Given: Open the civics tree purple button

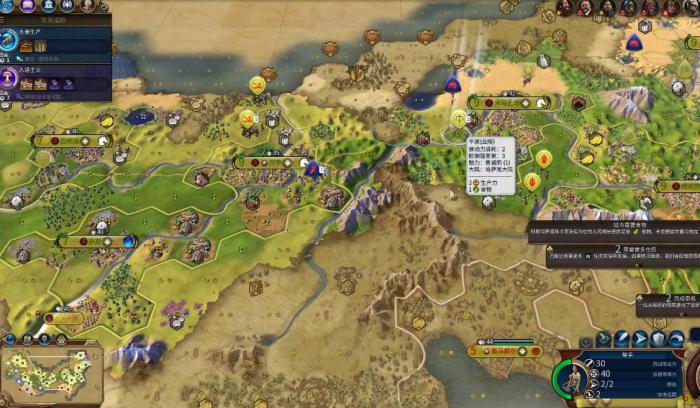Looking at the screenshot, I should point(28,5).
